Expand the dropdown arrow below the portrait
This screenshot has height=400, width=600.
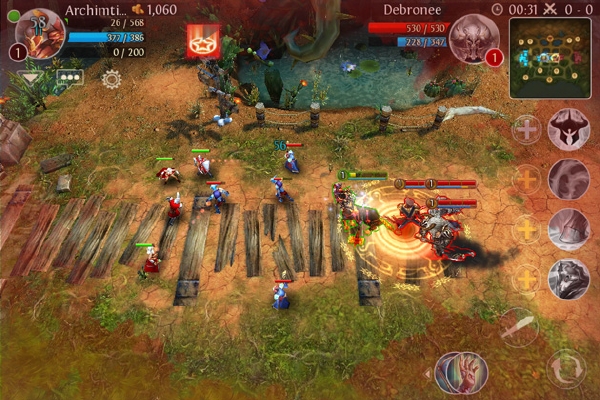(x=30, y=77)
